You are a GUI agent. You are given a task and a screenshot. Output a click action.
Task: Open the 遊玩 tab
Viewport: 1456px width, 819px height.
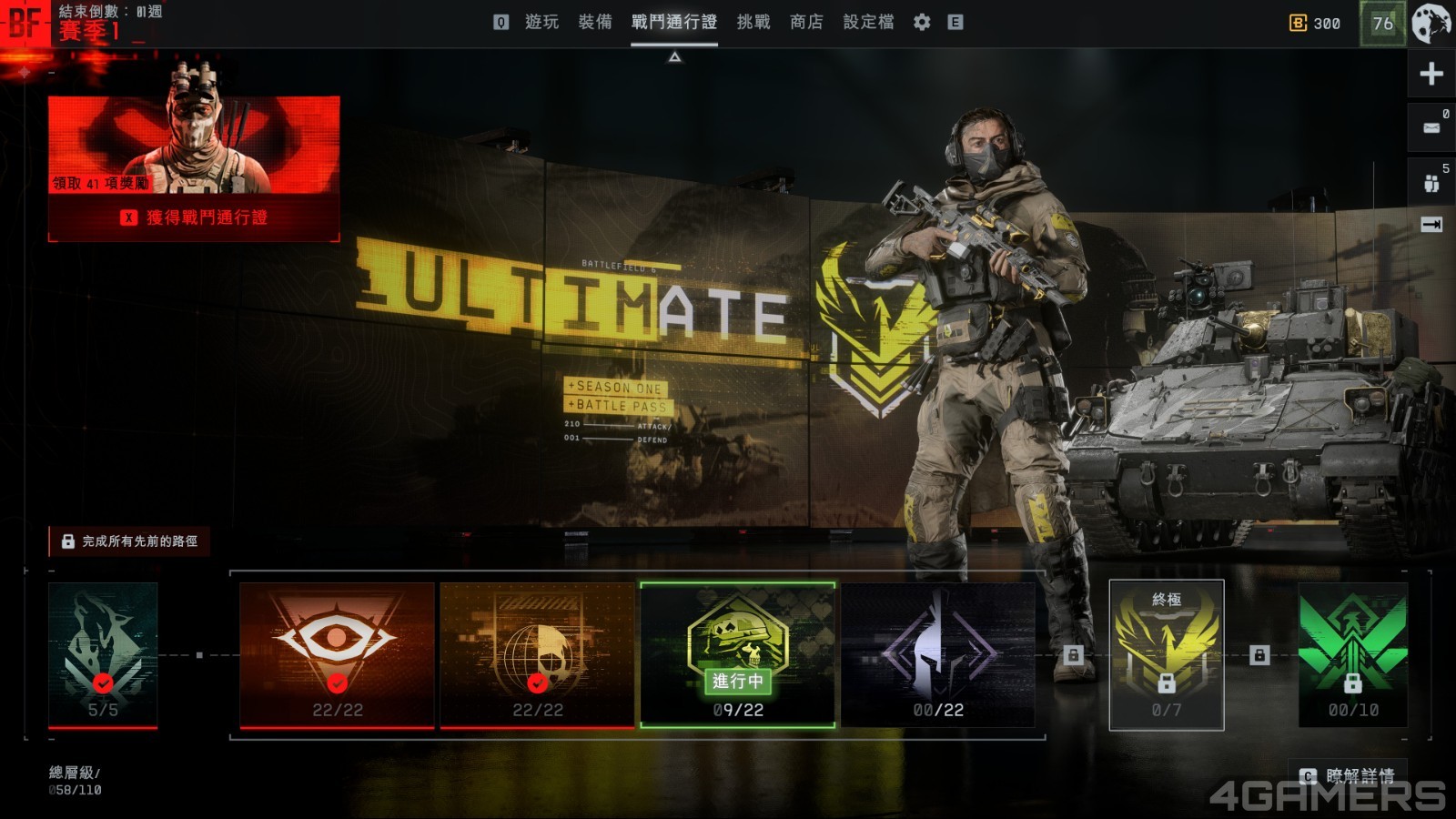(x=541, y=22)
